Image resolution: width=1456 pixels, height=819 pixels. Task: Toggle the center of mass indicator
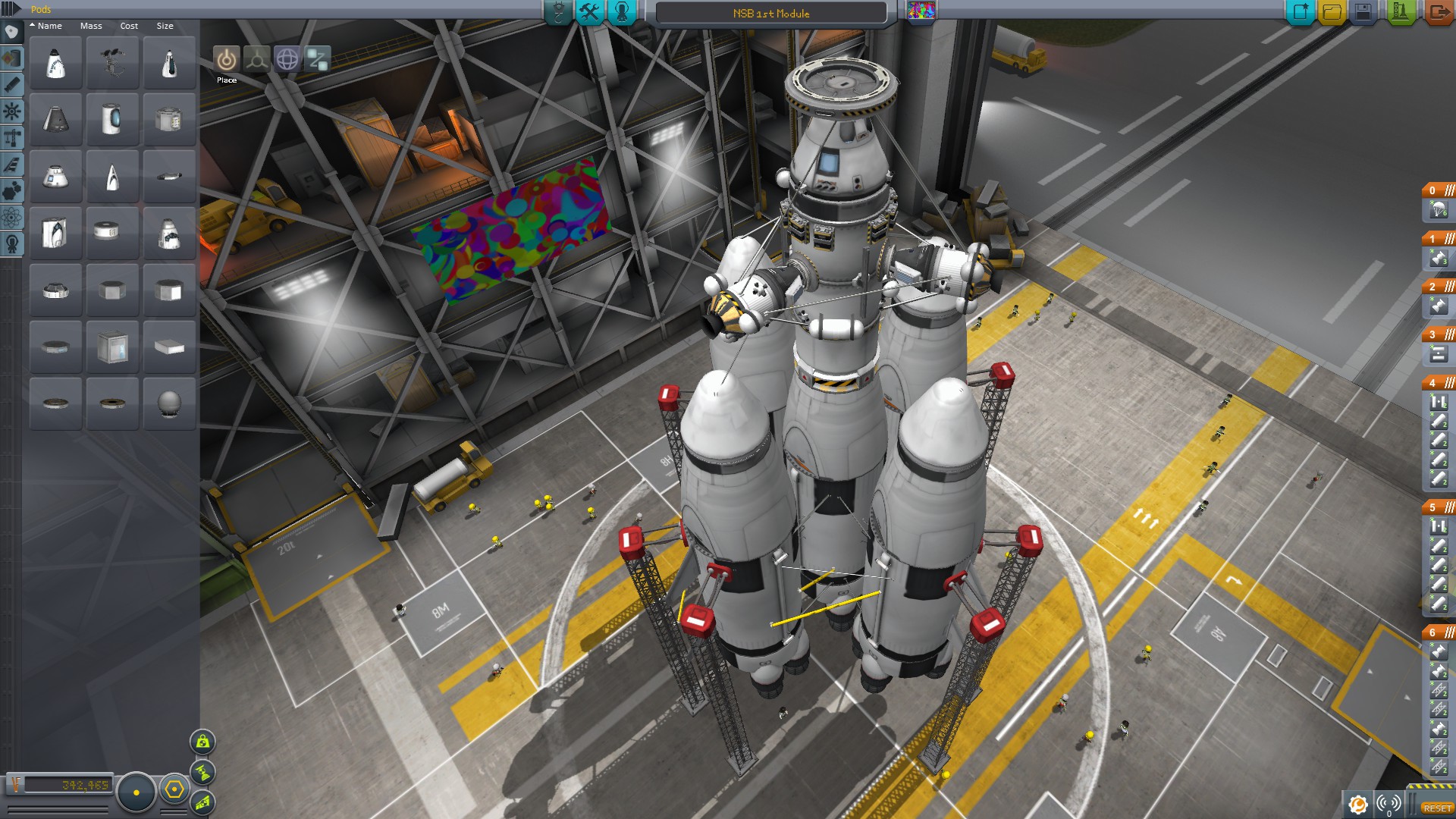[203, 742]
